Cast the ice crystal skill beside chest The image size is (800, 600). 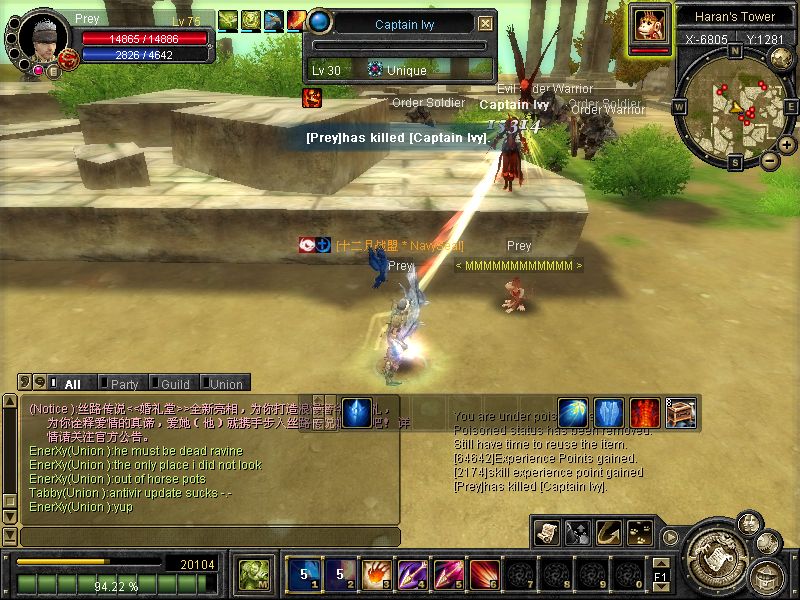pyautogui.click(x=609, y=412)
